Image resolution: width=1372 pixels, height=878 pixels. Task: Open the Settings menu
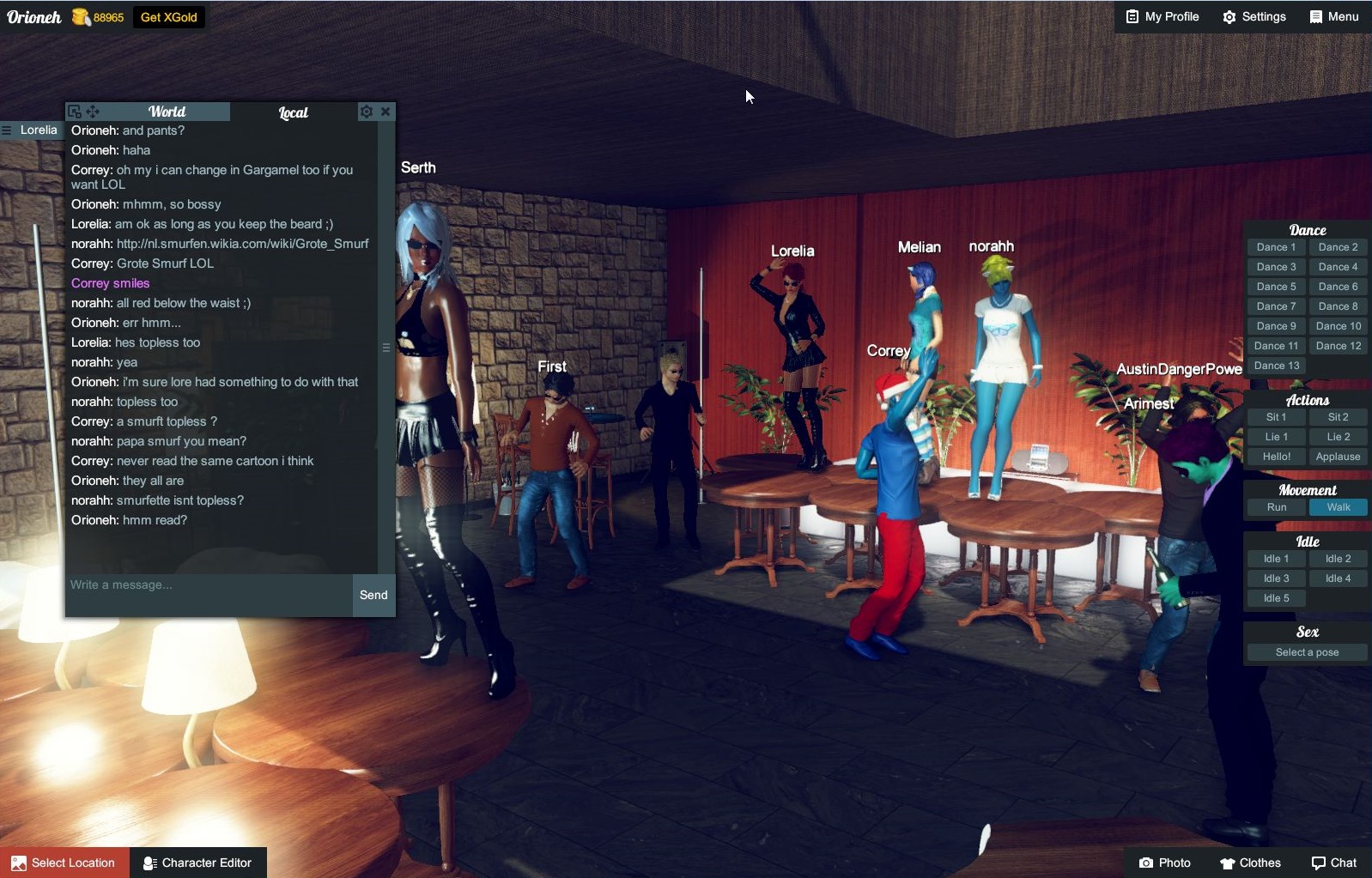pyautogui.click(x=1254, y=16)
